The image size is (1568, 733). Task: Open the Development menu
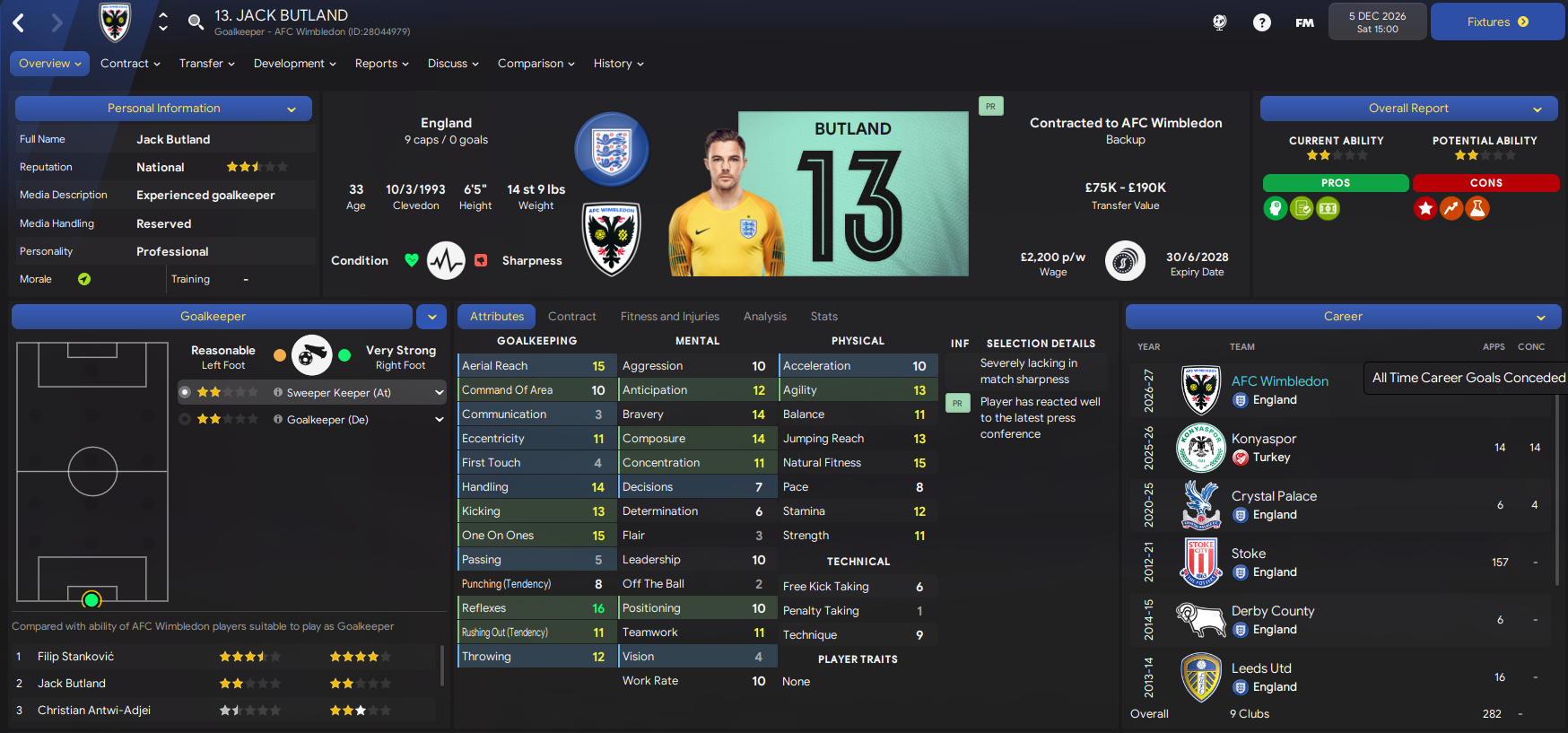coord(294,64)
